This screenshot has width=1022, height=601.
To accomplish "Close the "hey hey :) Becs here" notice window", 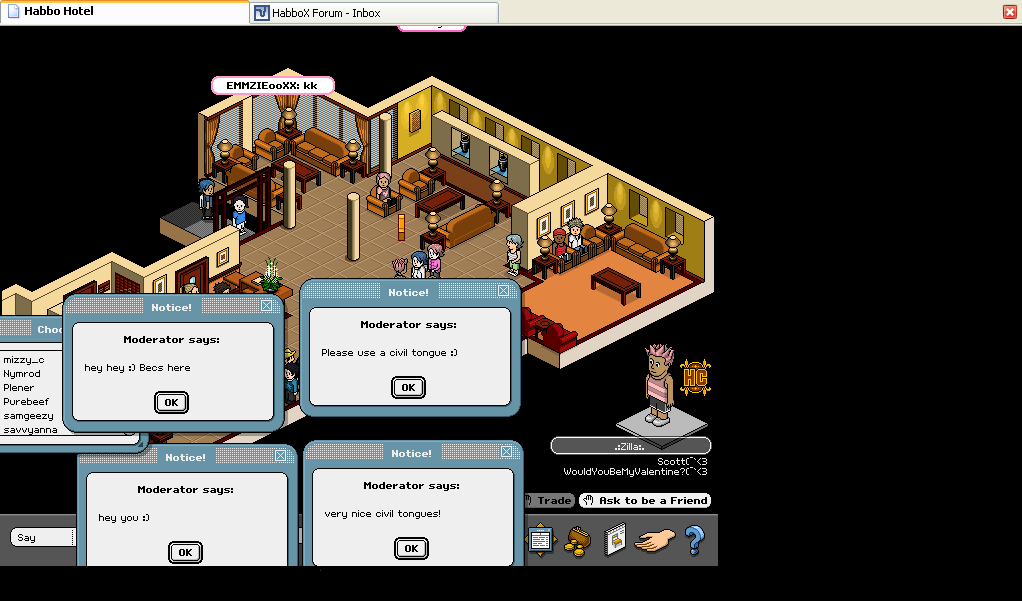I will click(x=266, y=306).
